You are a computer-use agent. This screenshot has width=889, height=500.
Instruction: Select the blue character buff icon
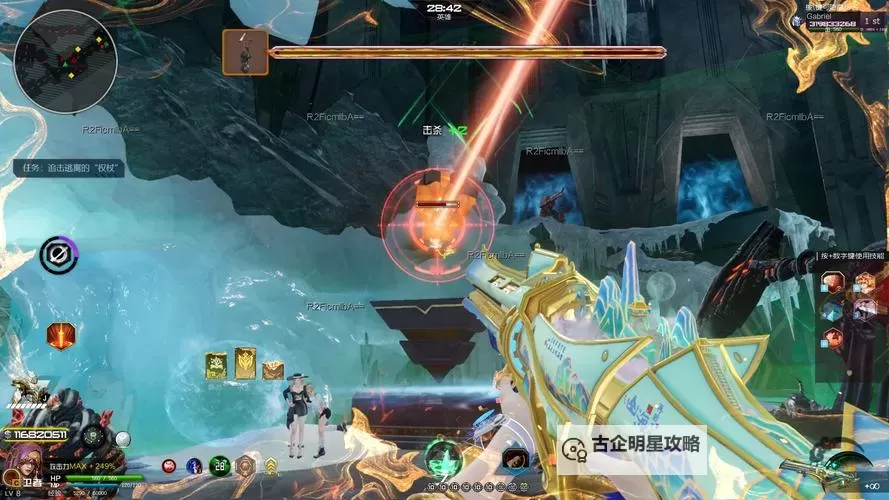[194, 465]
